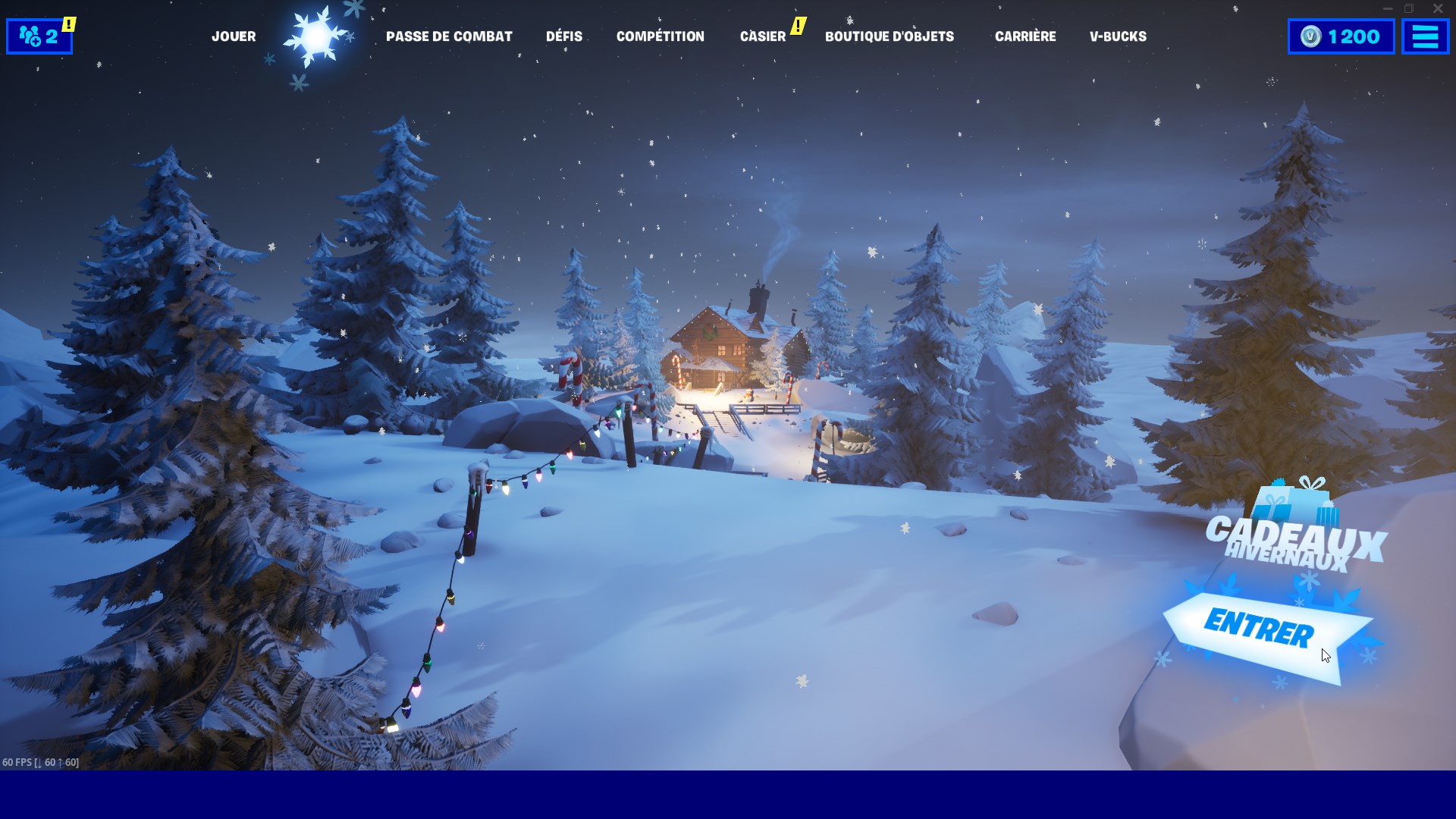
Task: Open the Carrière section
Action: point(1025,36)
